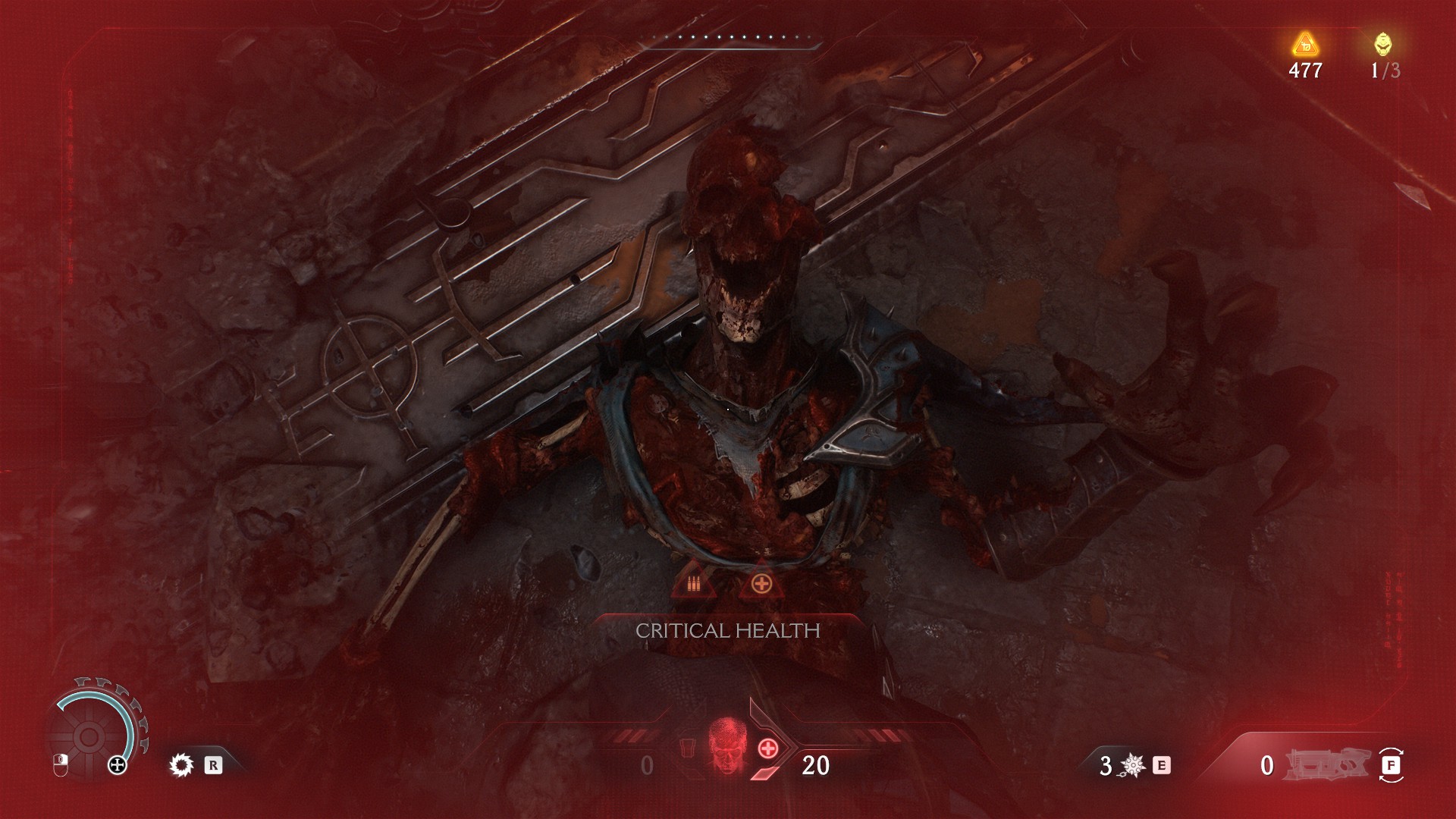Click the golden Slayer helmet lives icon
Image resolution: width=1456 pixels, height=819 pixels.
click(1383, 45)
